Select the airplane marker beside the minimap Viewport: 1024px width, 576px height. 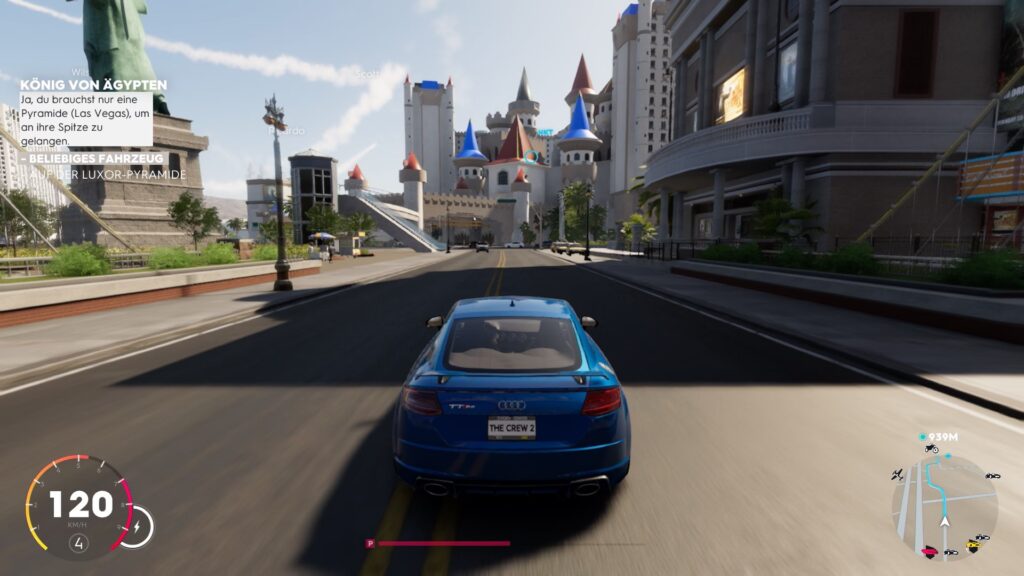[x=898, y=473]
